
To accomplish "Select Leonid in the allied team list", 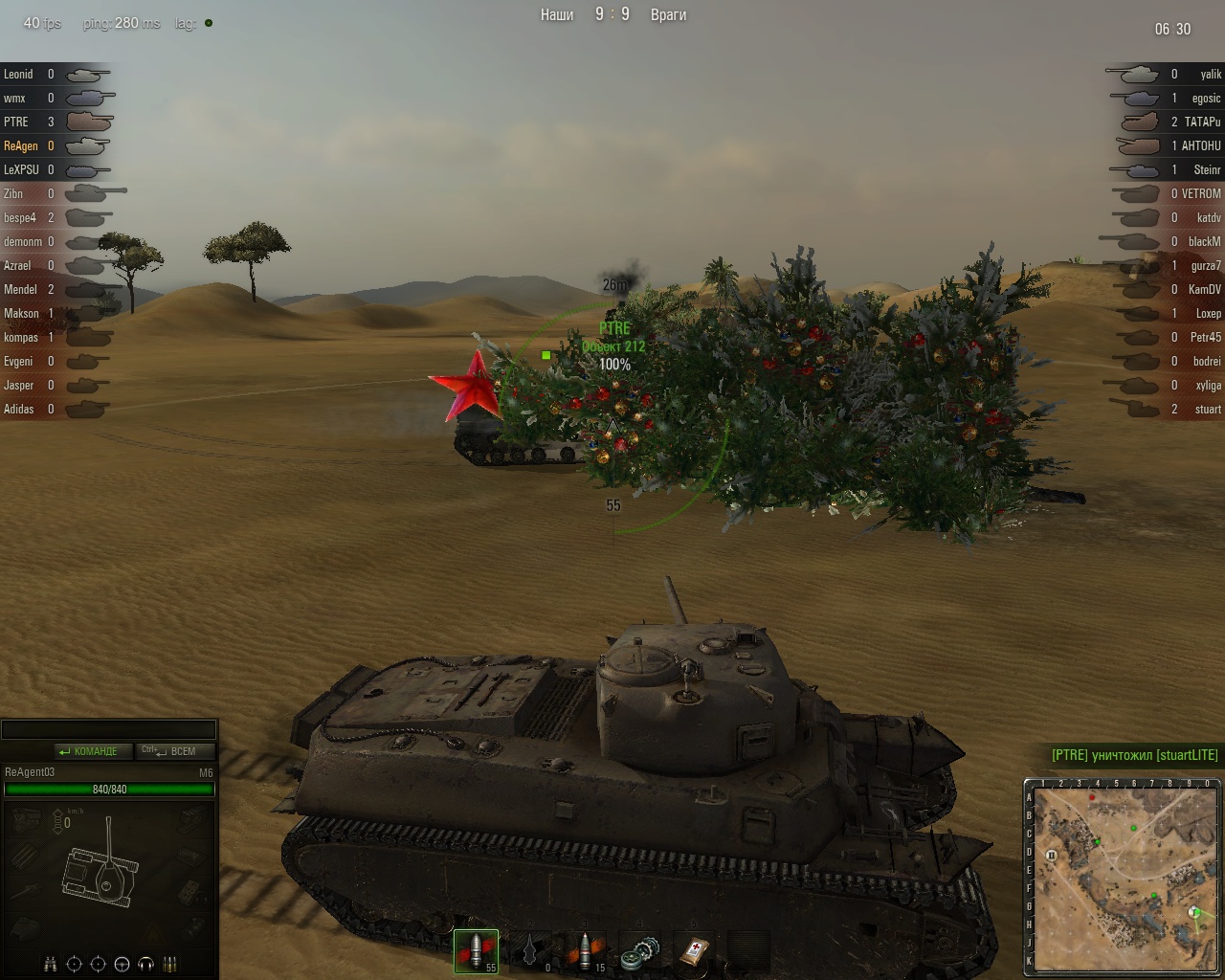I will [18, 75].
